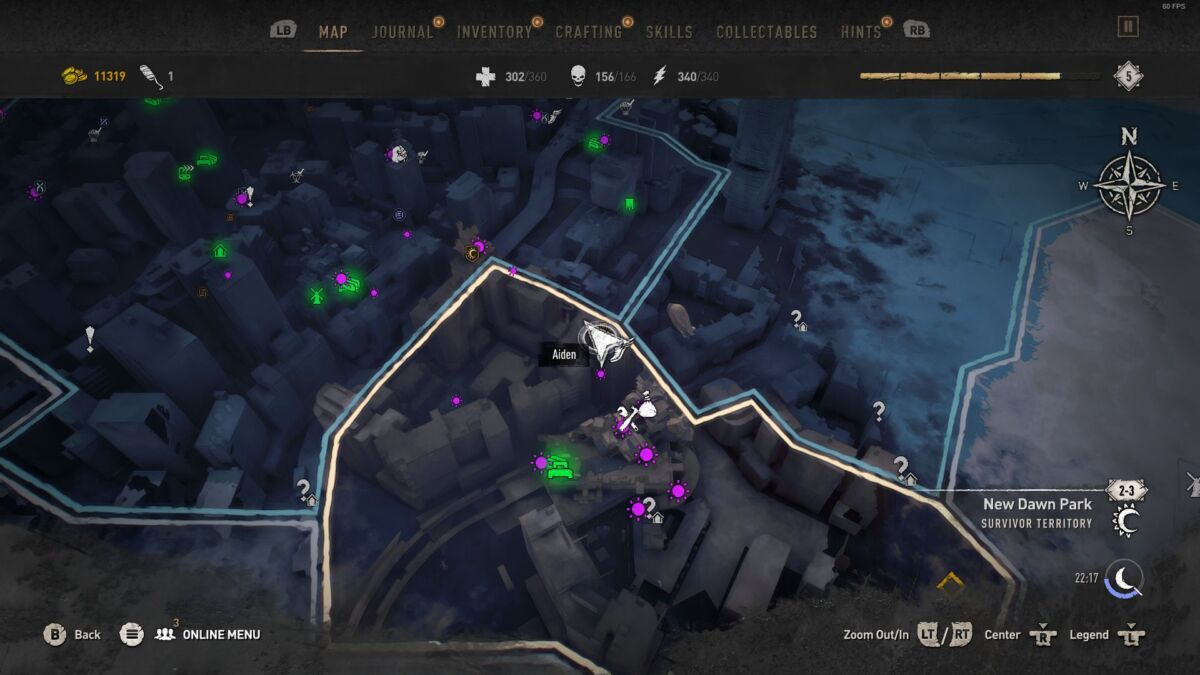Select the white exclamation mark quest marker
1200x675 pixels.
(90, 338)
